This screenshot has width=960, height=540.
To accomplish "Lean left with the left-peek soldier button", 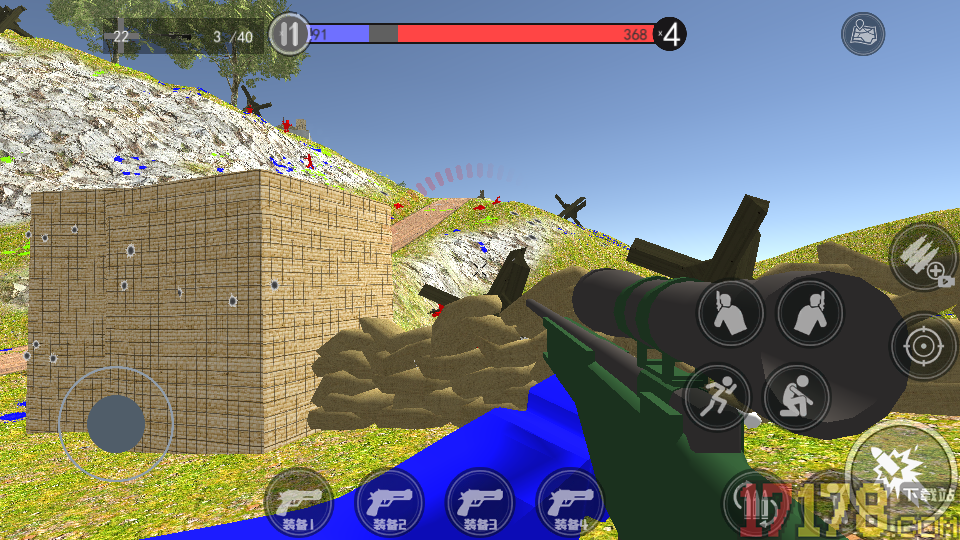I will tap(731, 314).
